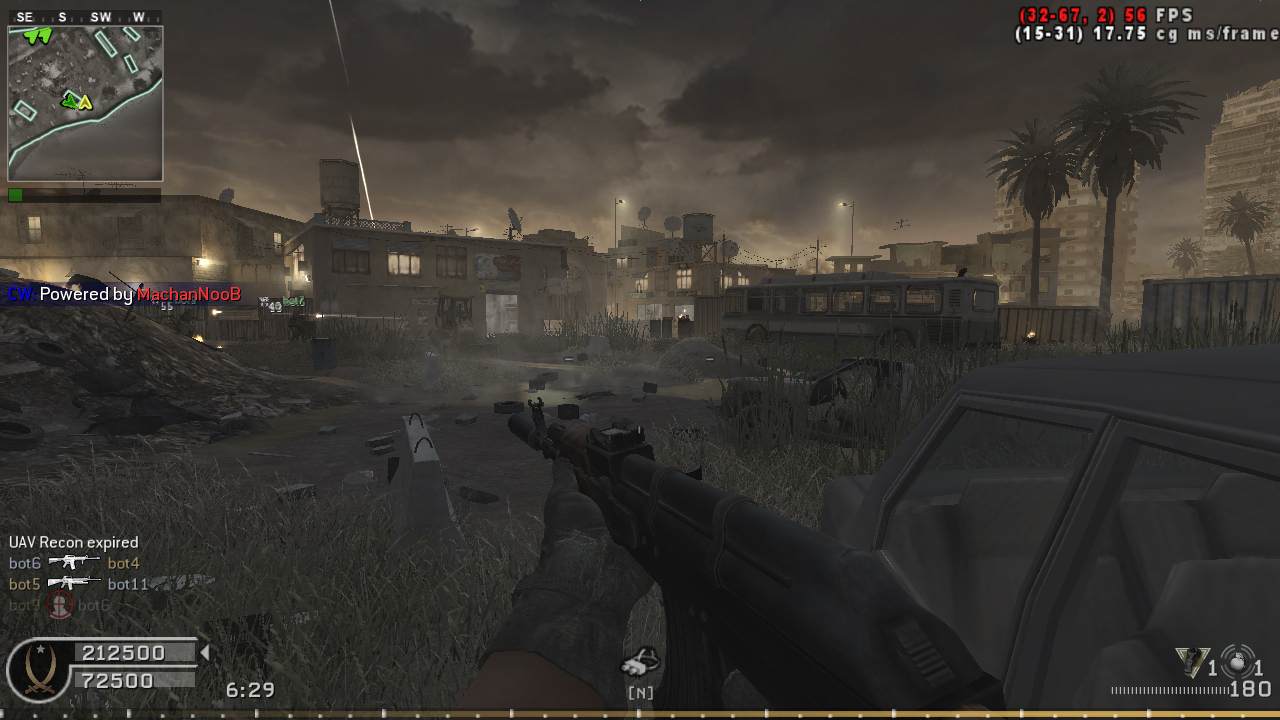Select the yellow player arrow on minimap
Image resolution: width=1280 pixels, height=720 pixels.
pyautogui.click(x=86, y=102)
